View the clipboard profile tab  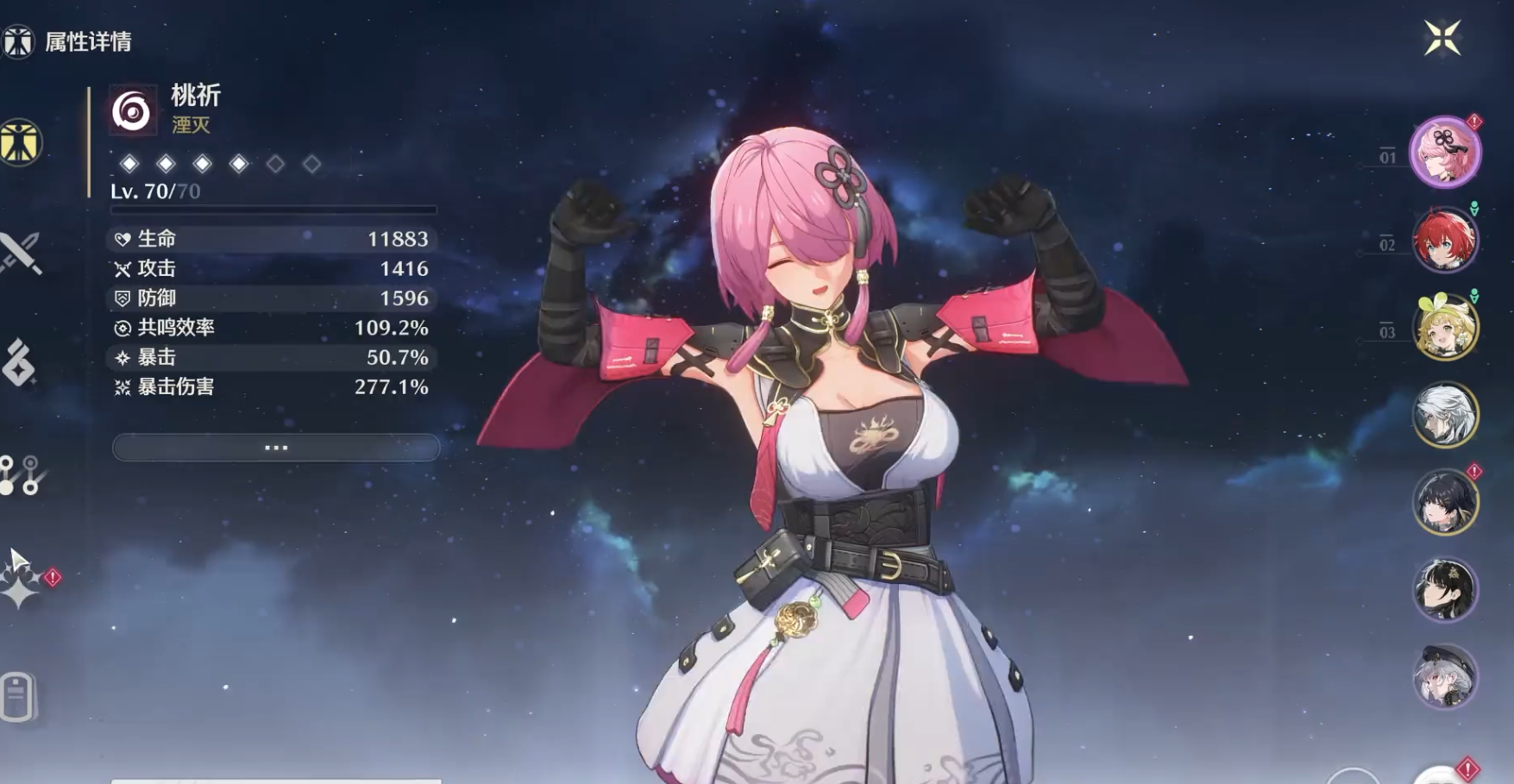point(18,695)
